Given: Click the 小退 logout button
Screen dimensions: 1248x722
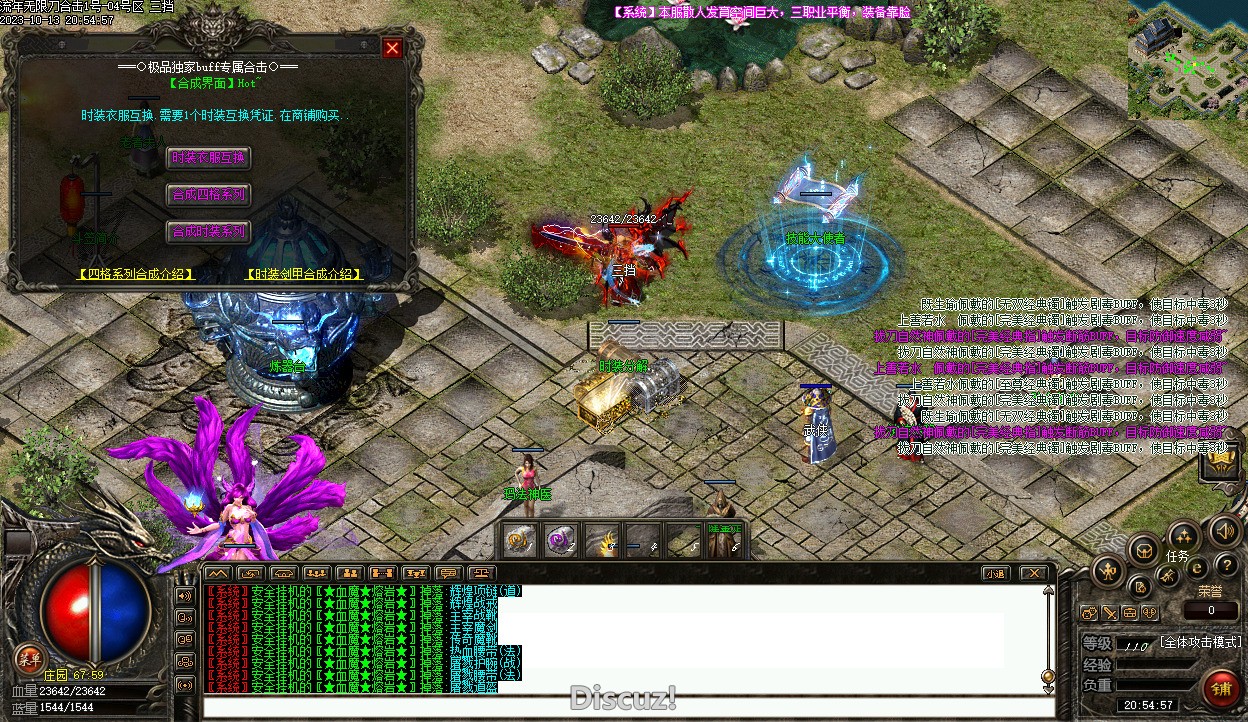Looking at the screenshot, I should (x=994, y=574).
